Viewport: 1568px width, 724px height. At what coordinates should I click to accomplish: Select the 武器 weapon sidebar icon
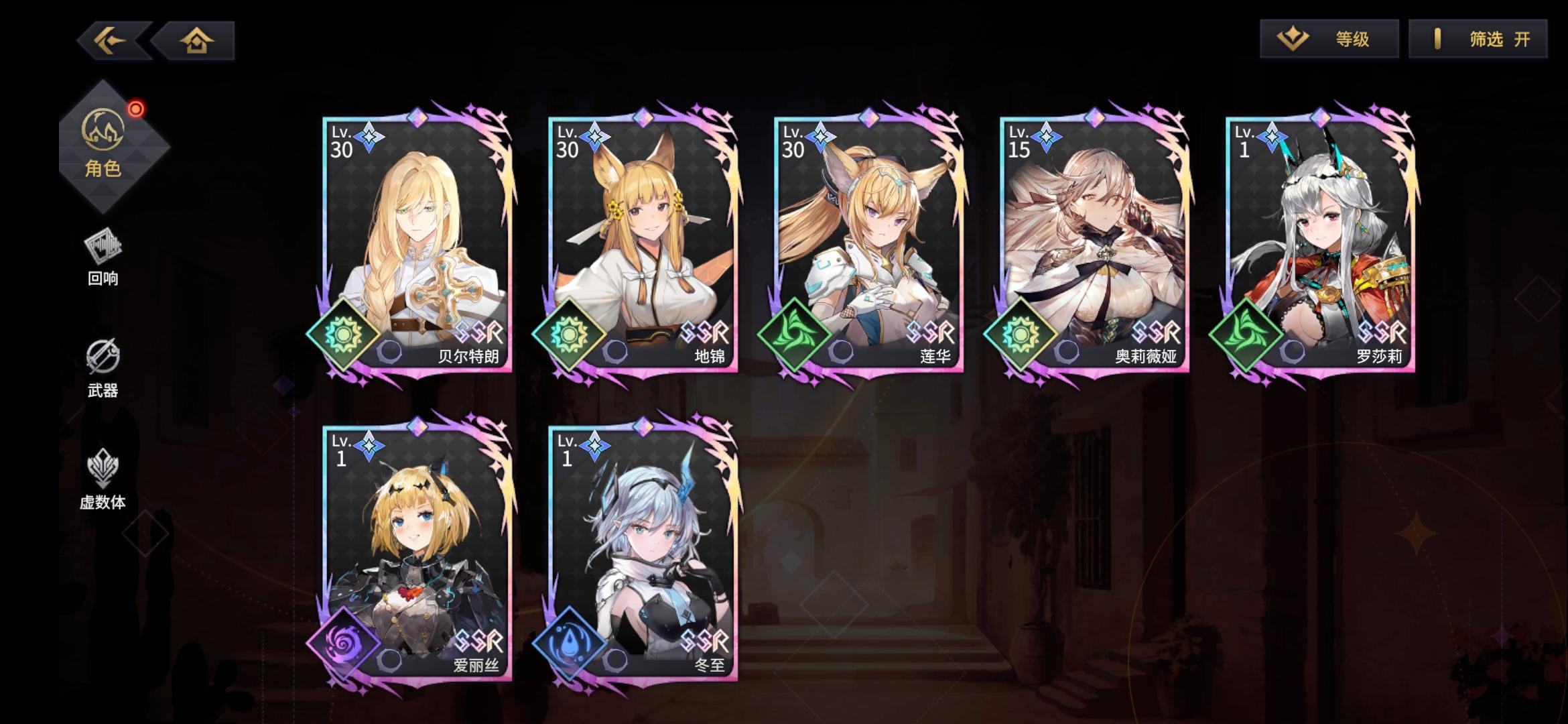[x=104, y=365]
